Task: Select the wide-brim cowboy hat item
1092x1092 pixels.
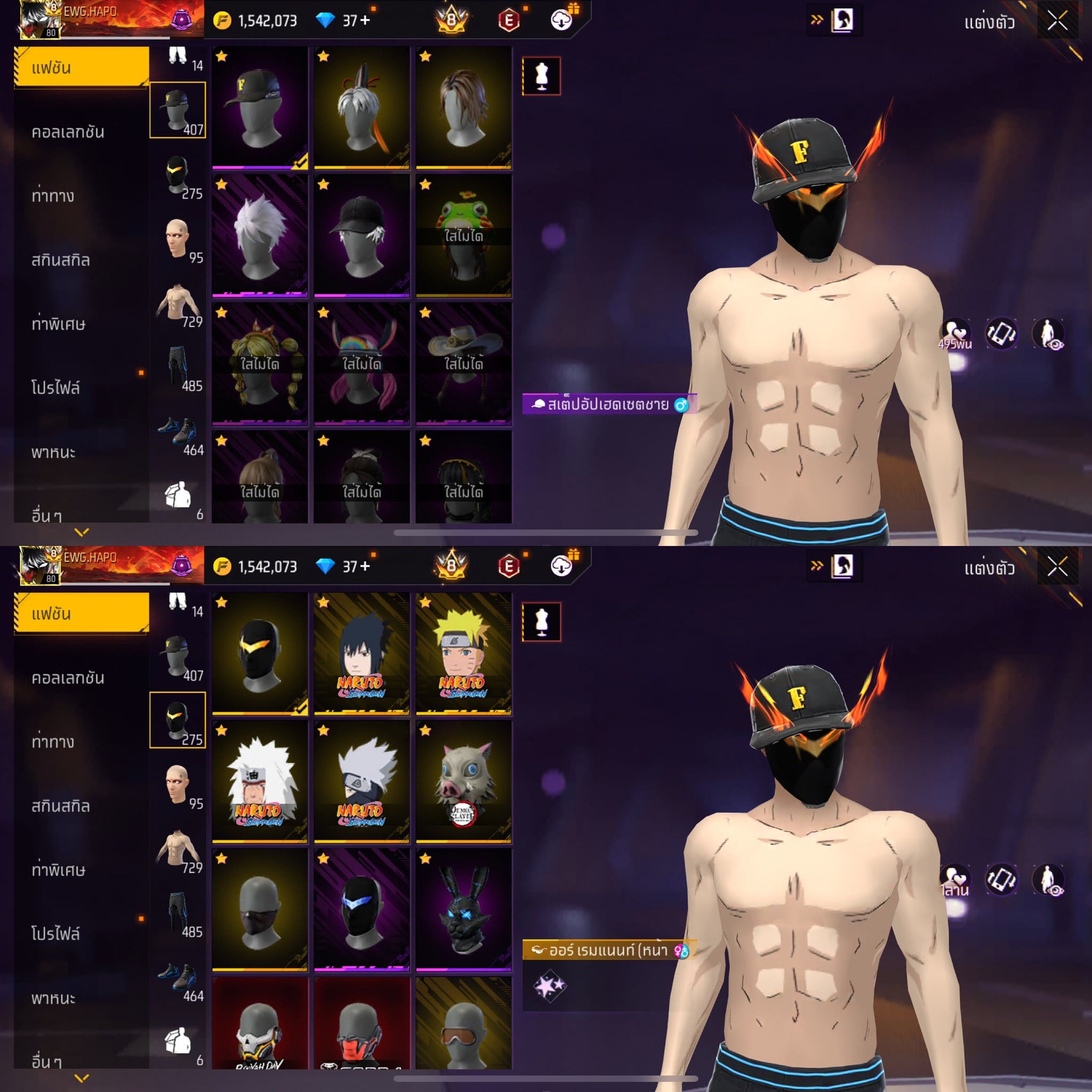Action: (x=463, y=363)
